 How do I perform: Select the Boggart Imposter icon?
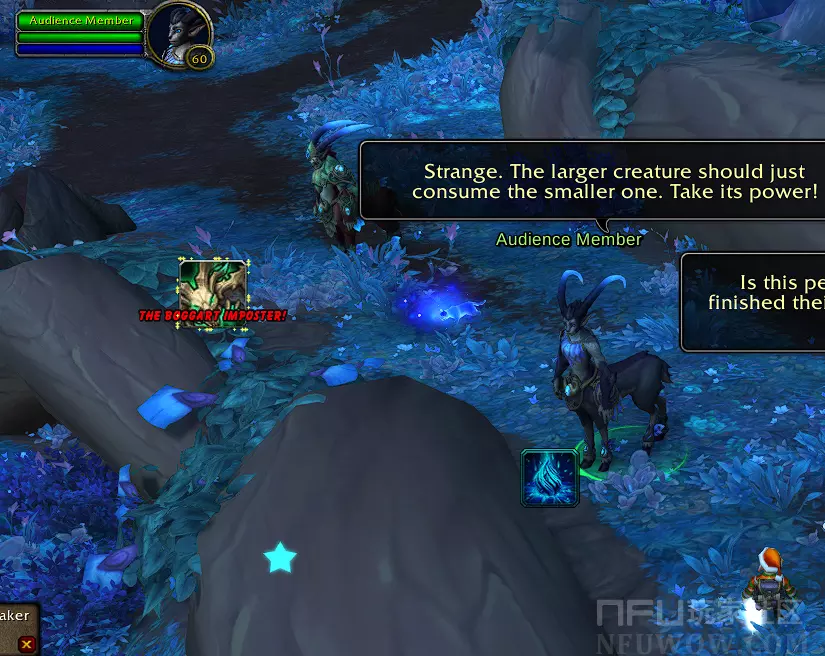(x=212, y=287)
